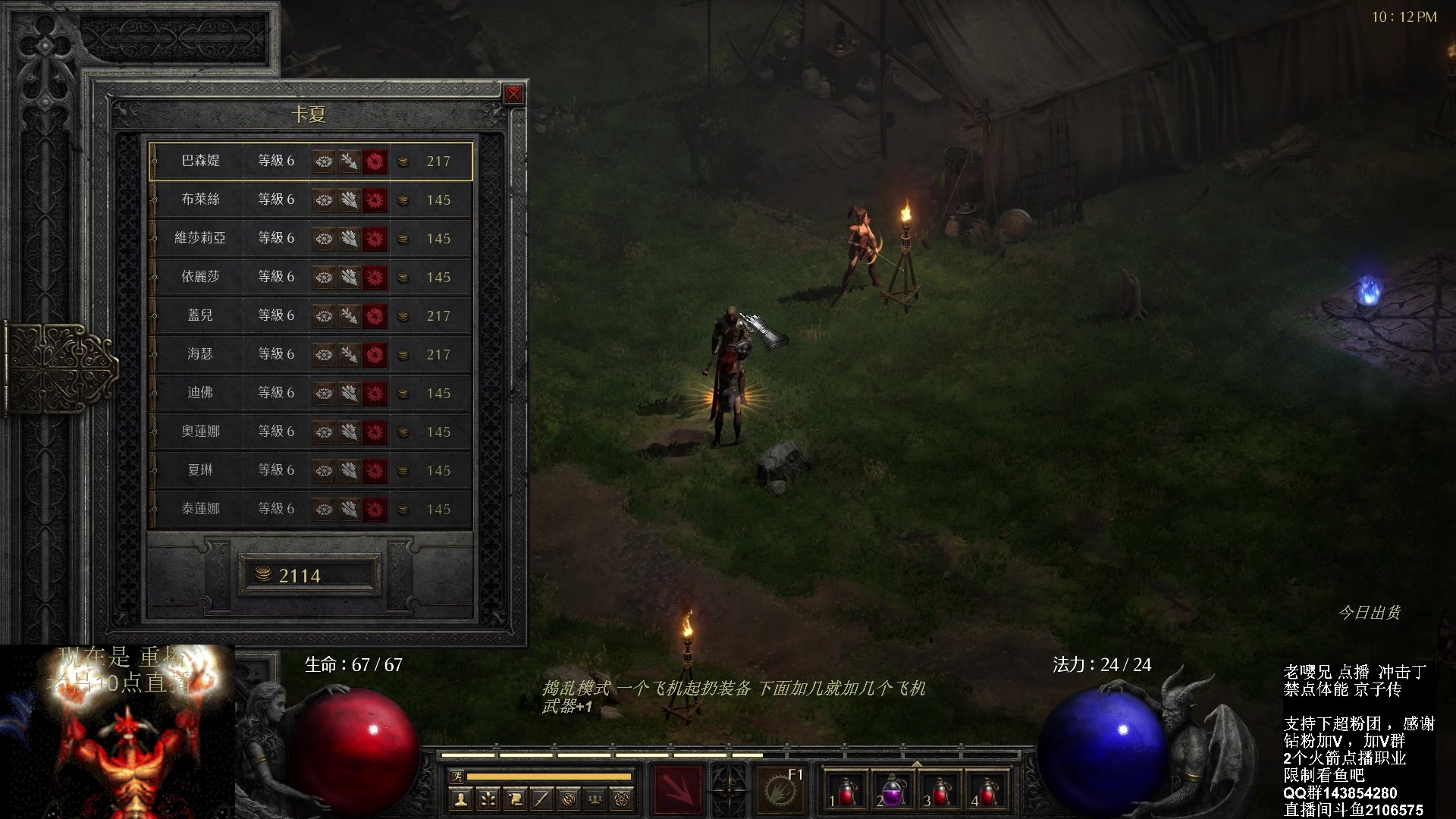Drink the red health potion in belt slot 1
The width and height of the screenshot is (1456, 819).
[x=846, y=791]
